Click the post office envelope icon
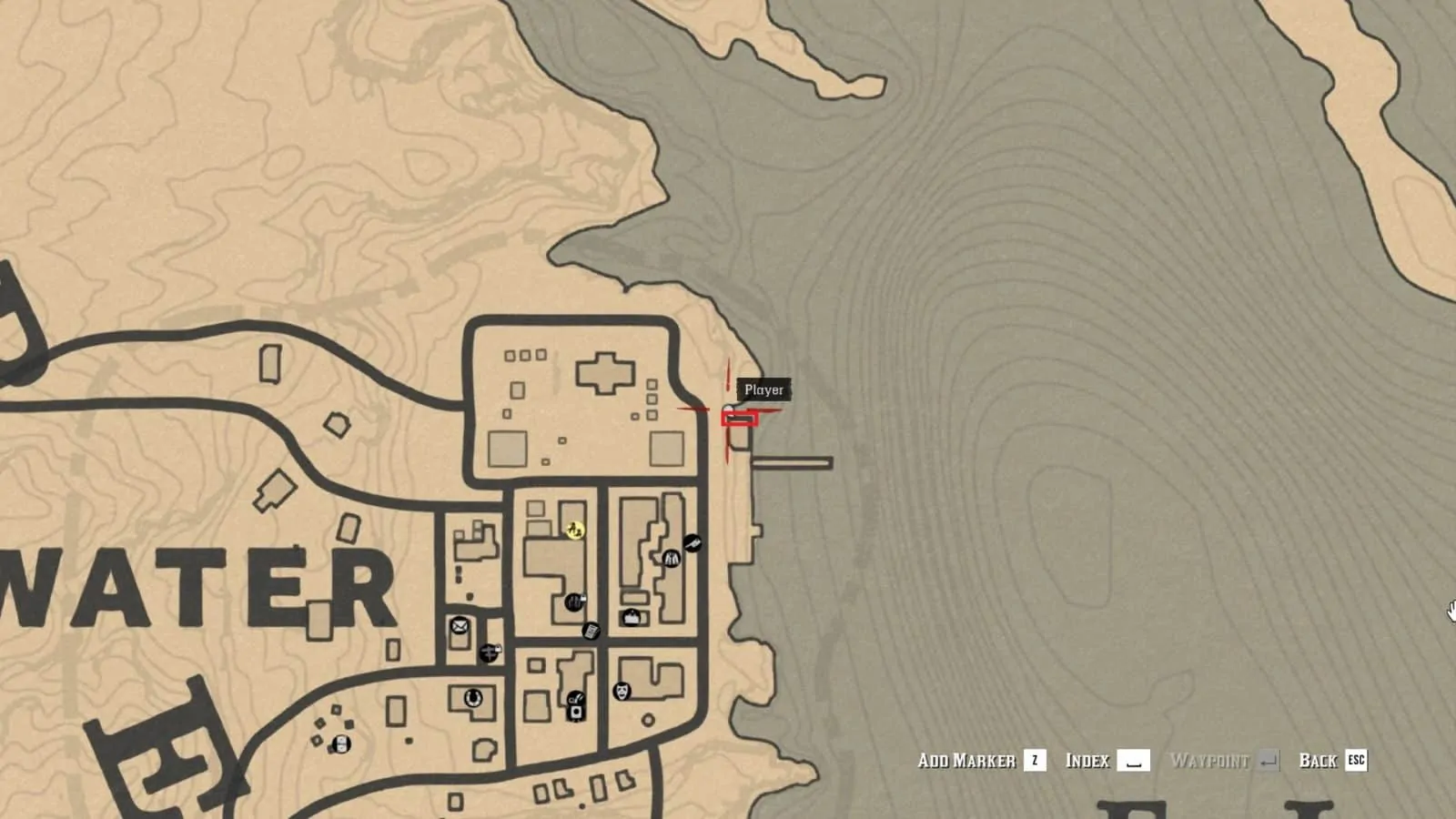The width and height of the screenshot is (1456, 819). click(x=460, y=625)
